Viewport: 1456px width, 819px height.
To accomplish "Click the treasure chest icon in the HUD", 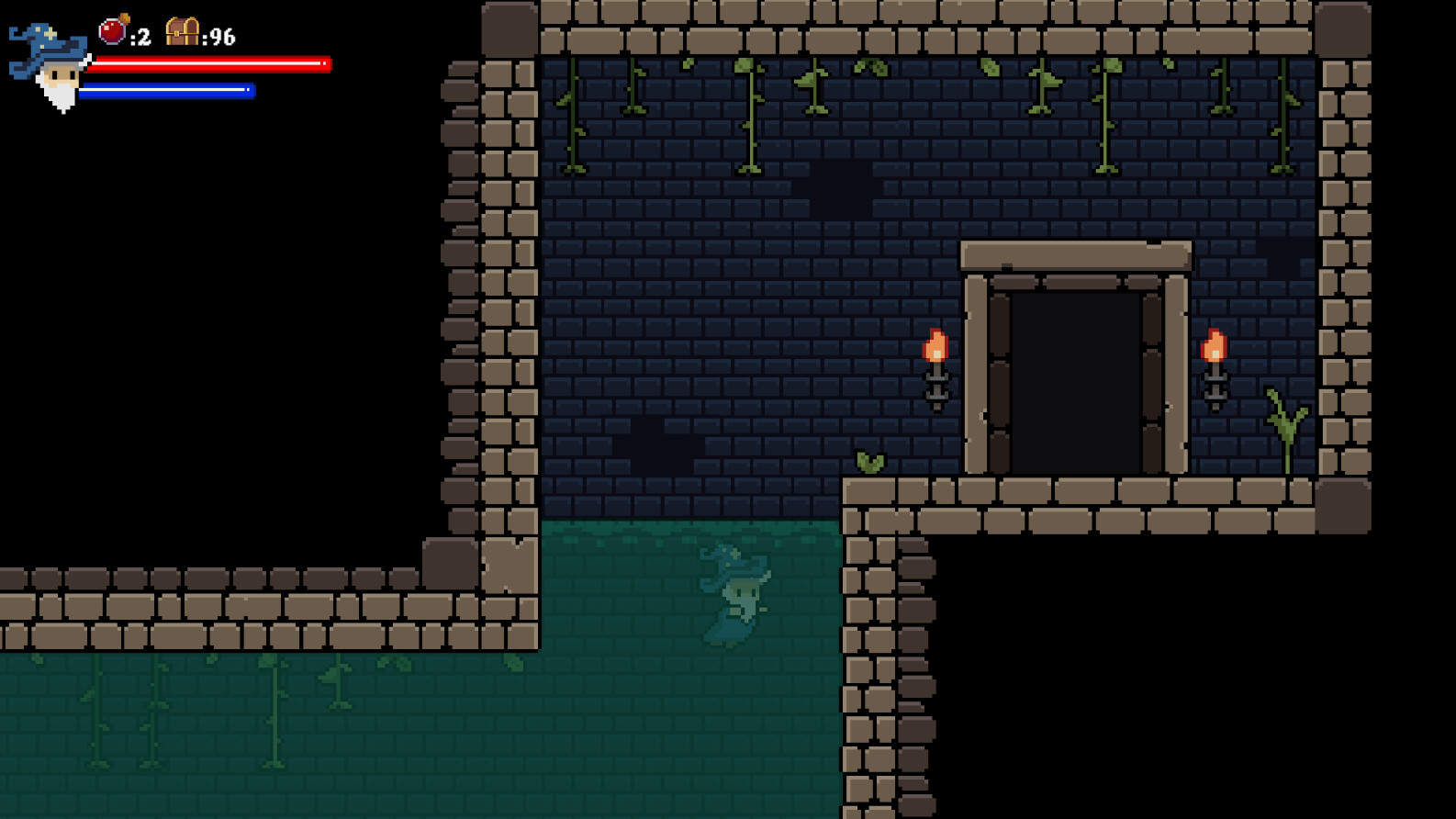I will pyautogui.click(x=183, y=30).
